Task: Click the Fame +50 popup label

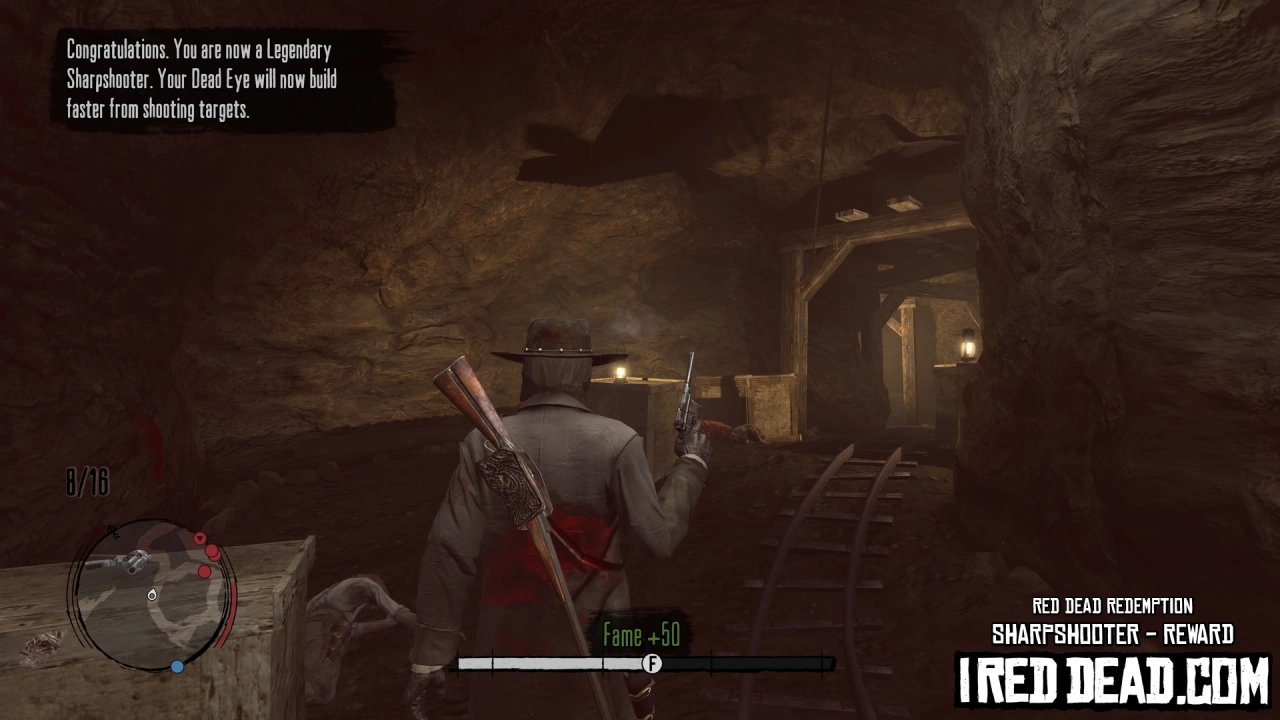Action: pos(640,634)
